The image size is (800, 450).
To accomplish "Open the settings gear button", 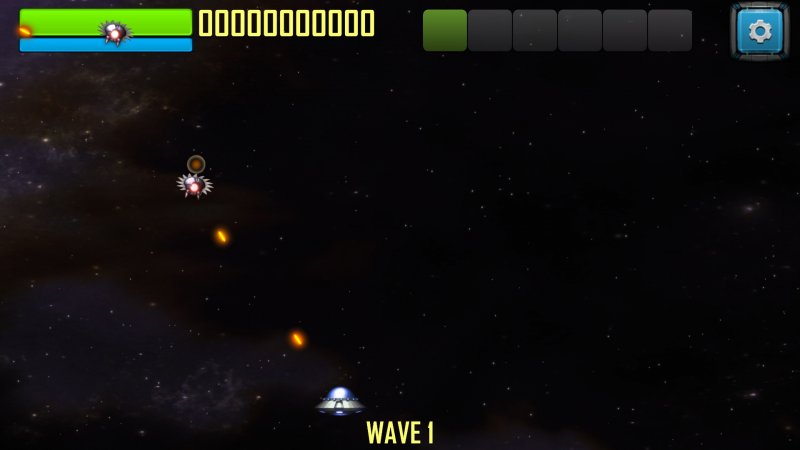I will click(x=760, y=31).
